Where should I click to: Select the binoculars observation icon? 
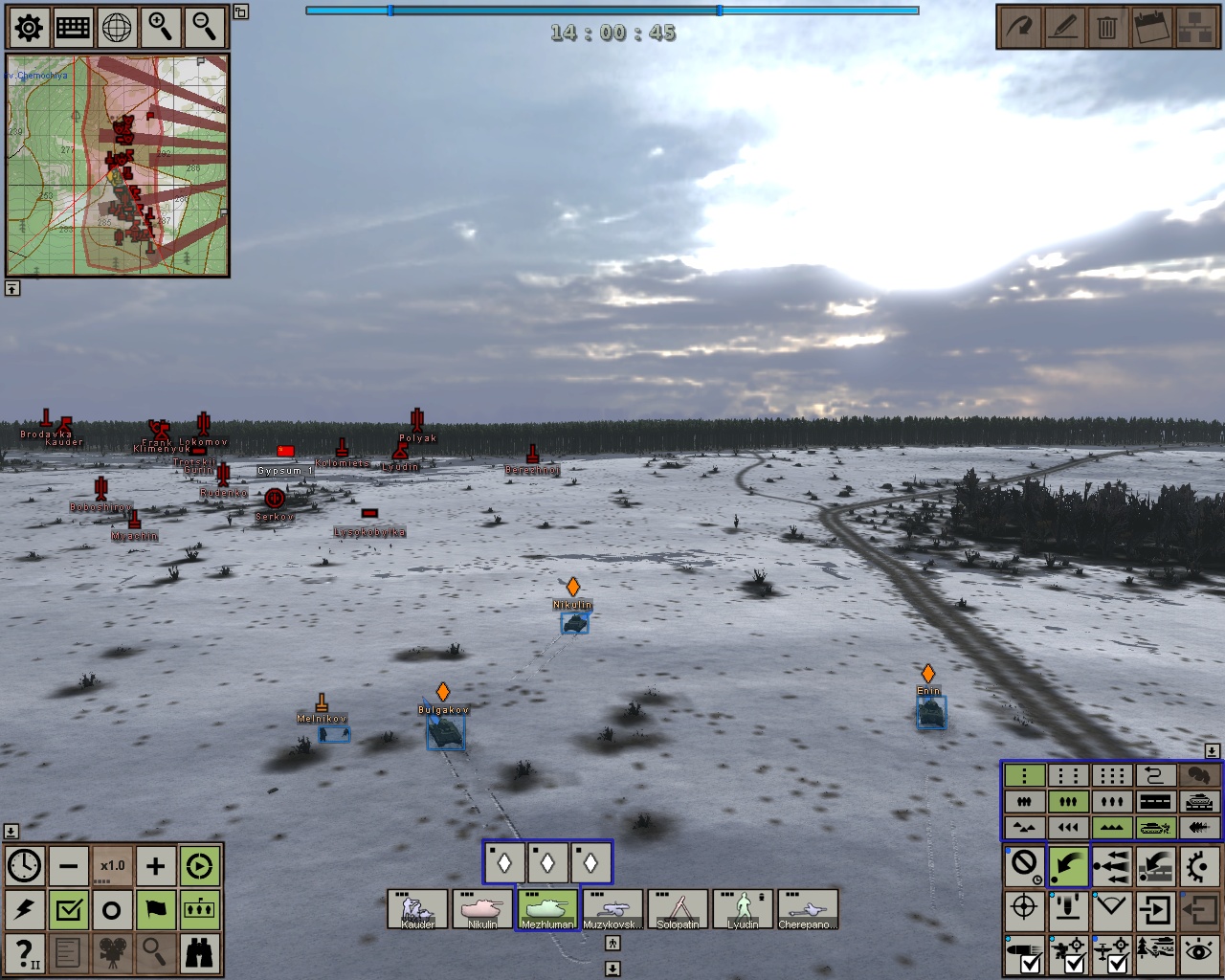click(x=199, y=952)
